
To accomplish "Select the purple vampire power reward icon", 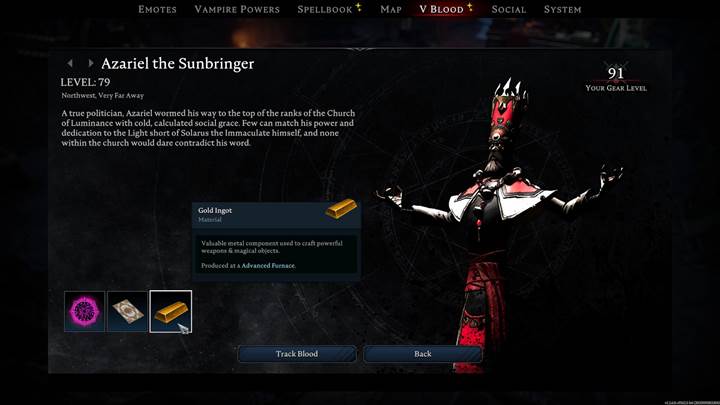I will [x=85, y=311].
